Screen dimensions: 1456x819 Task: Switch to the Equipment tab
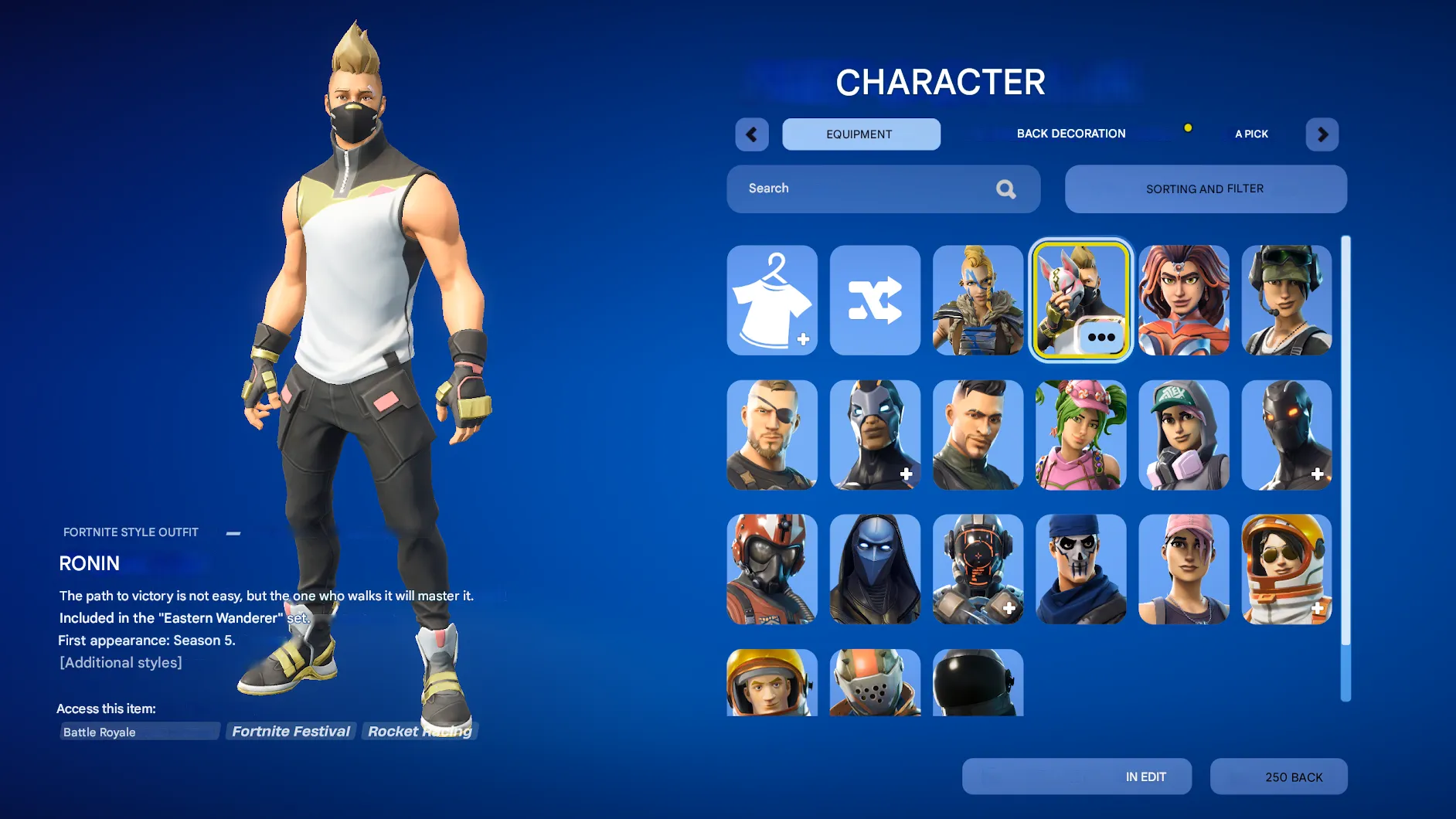click(860, 134)
